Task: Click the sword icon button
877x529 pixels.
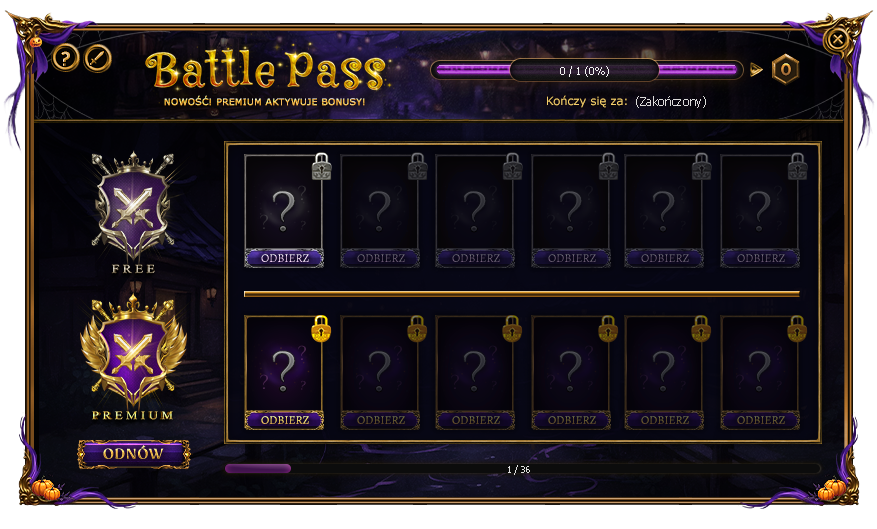Action: [x=97, y=58]
